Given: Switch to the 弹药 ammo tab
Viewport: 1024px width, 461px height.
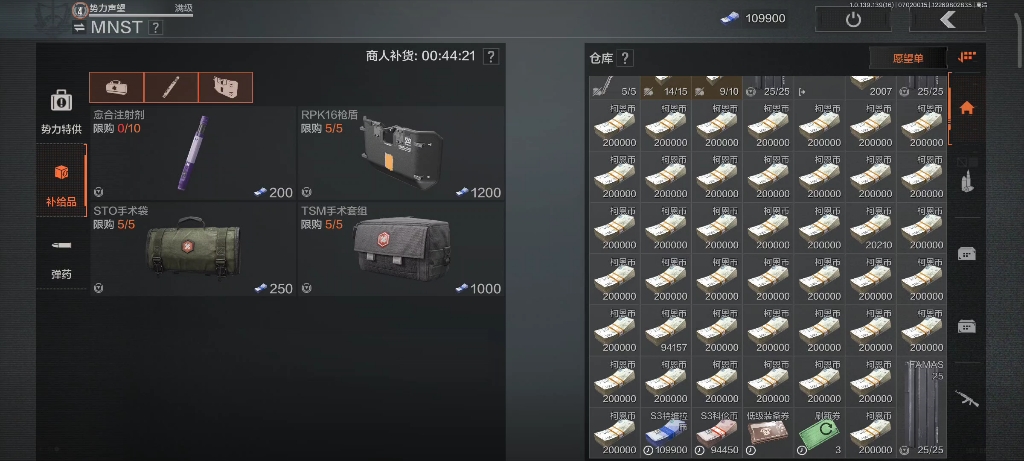Looking at the screenshot, I should point(61,257).
